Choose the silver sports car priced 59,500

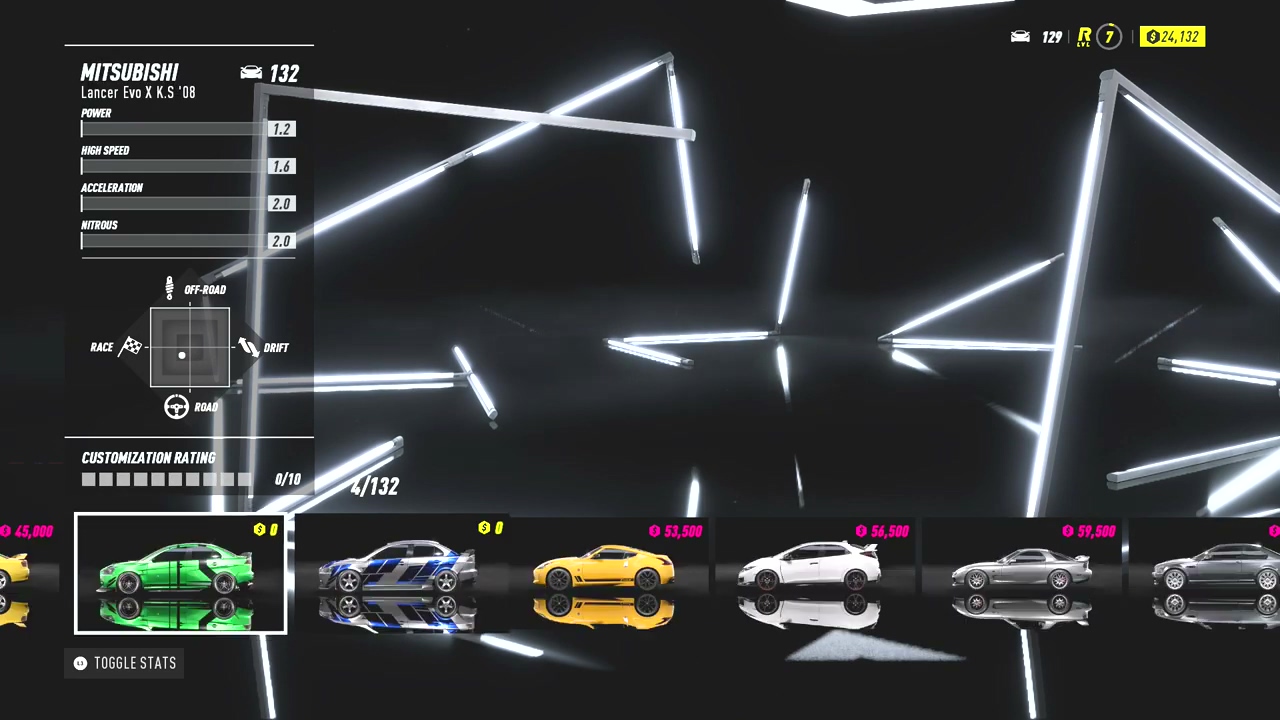1020,571
